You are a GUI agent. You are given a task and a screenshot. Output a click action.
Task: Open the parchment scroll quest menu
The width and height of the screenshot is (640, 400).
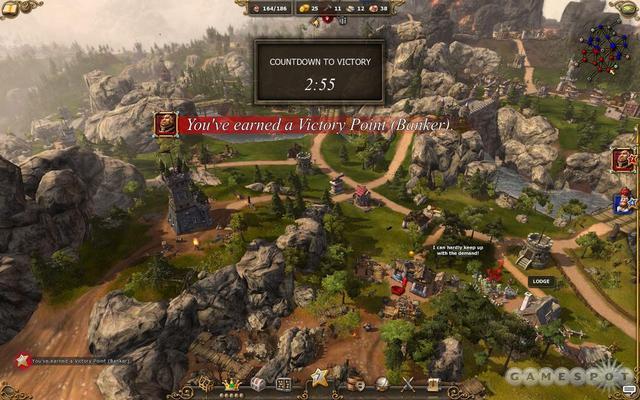pyautogui.click(x=433, y=384)
